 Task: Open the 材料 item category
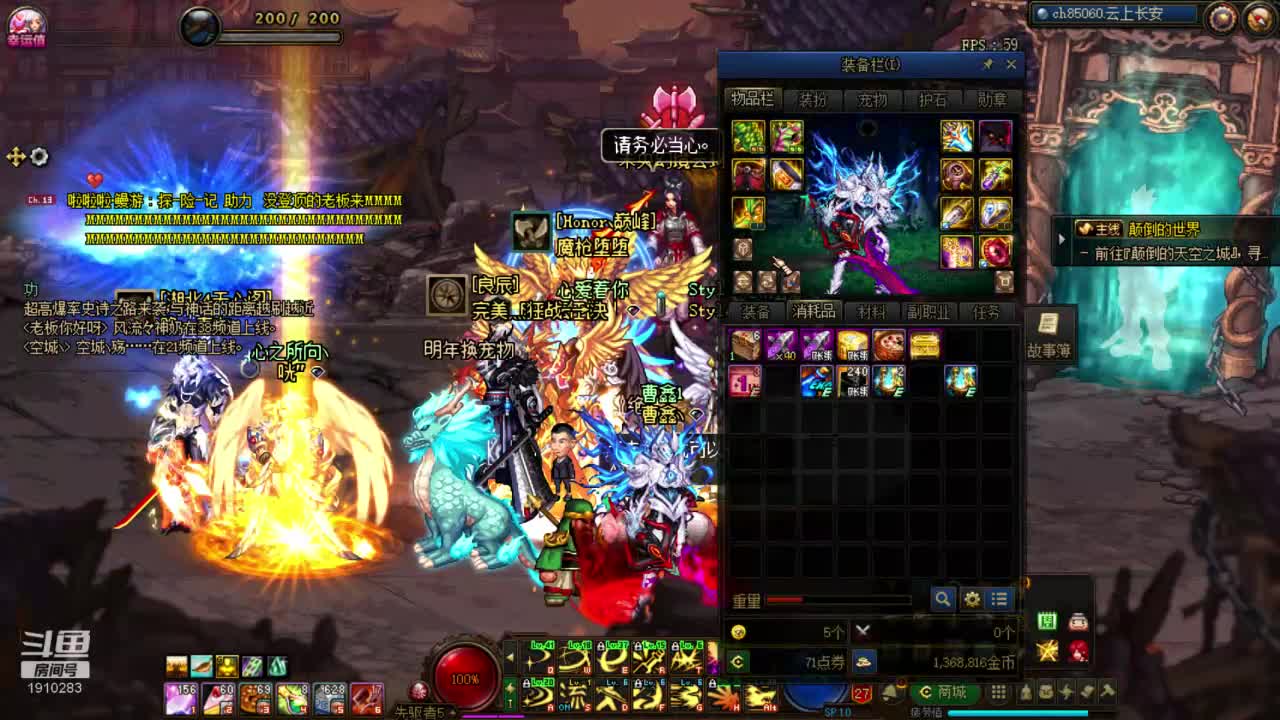[x=871, y=312]
